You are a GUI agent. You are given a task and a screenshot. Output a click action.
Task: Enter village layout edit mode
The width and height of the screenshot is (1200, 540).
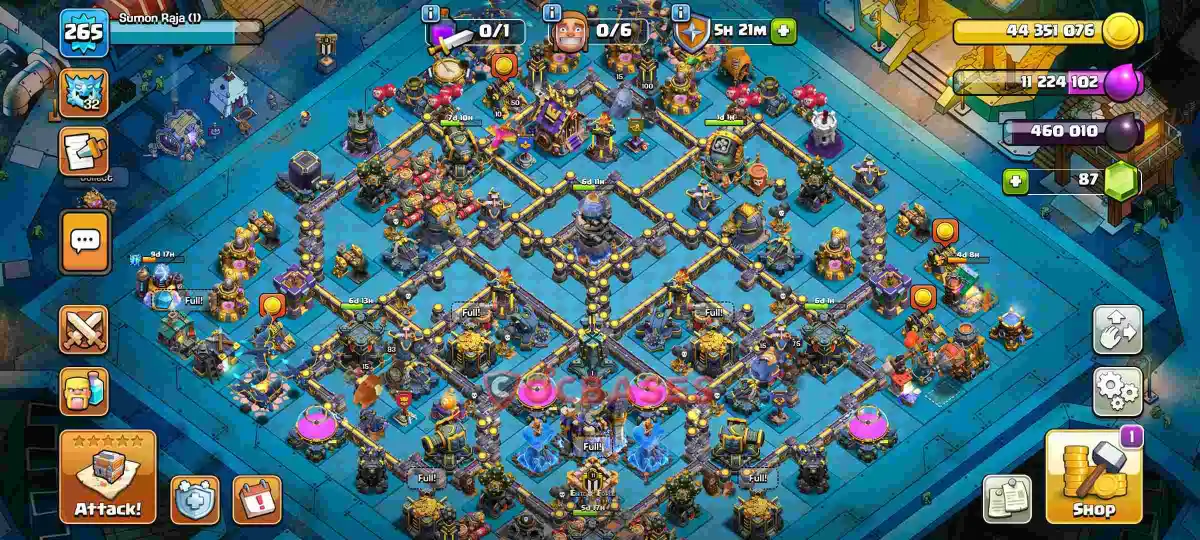click(x=1117, y=331)
